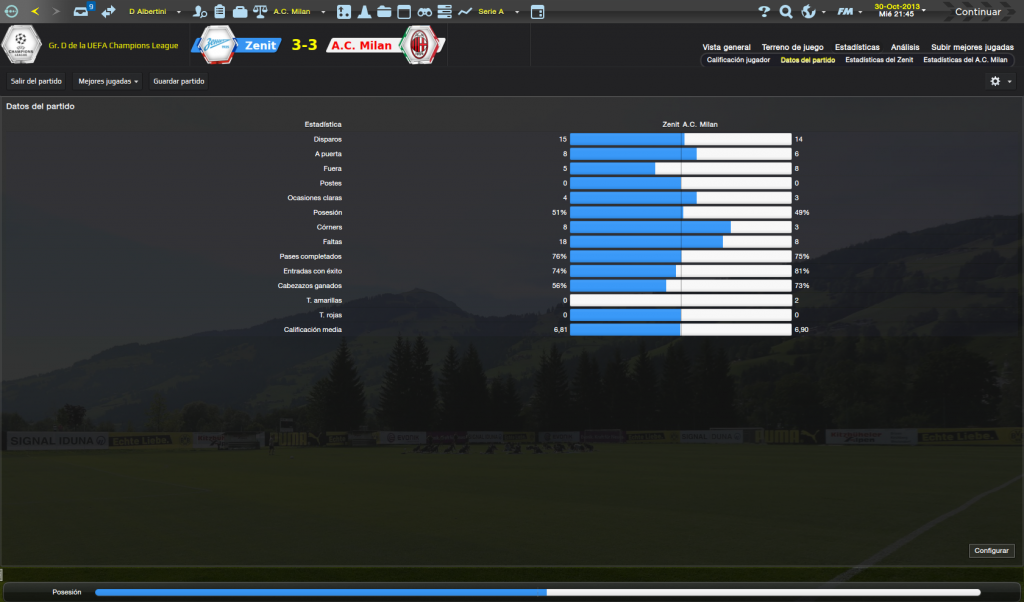This screenshot has height=602, width=1024.
Task: Open the magnifying glass search
Action: pos(786,12)
